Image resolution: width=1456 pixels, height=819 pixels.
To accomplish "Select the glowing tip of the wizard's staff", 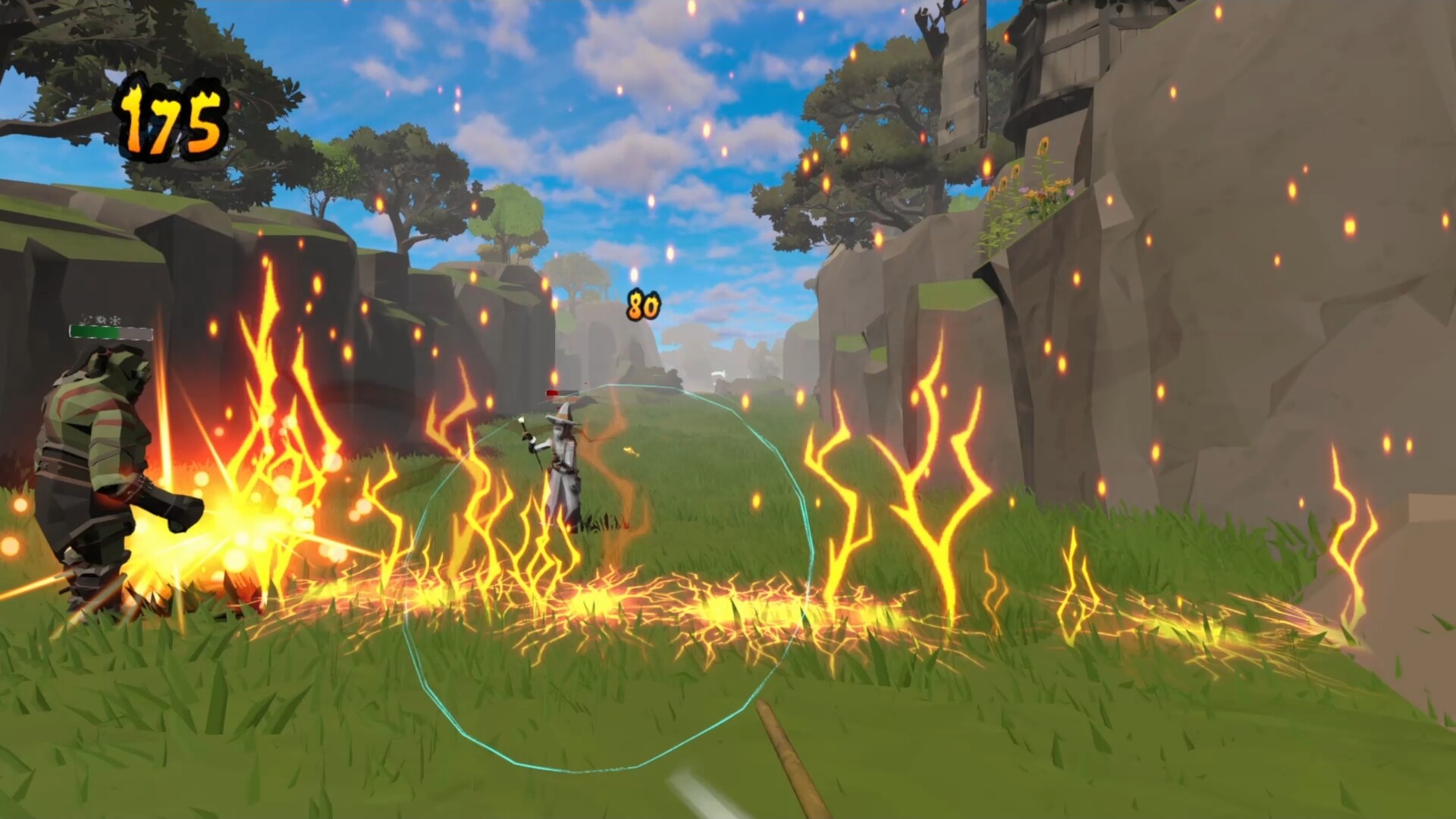I will coord(522,419).
